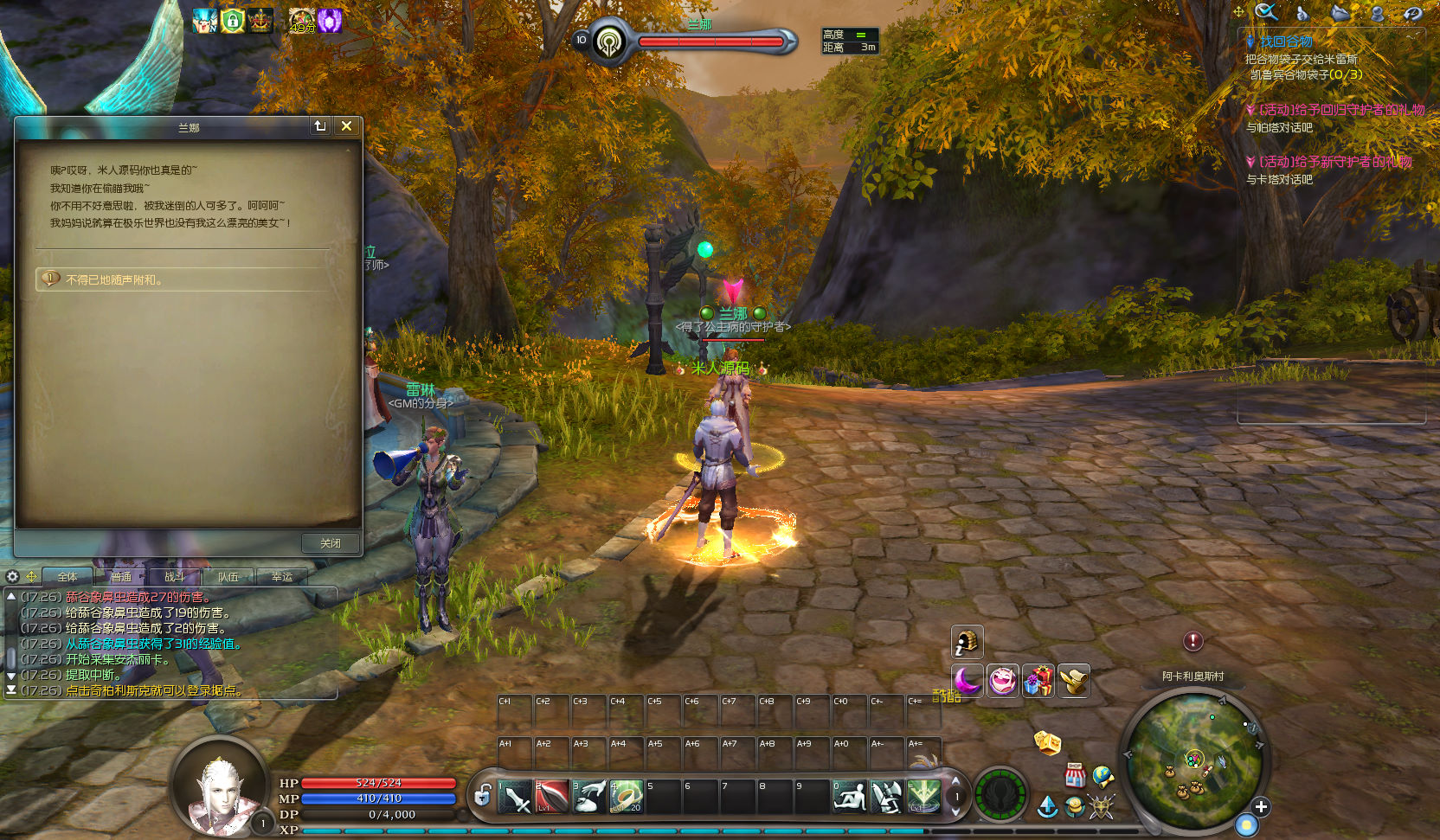Click the purple crescent moon icon
Image resolution: width=1440 pixels, height=840 pixels.
click(x=967, y=681)
